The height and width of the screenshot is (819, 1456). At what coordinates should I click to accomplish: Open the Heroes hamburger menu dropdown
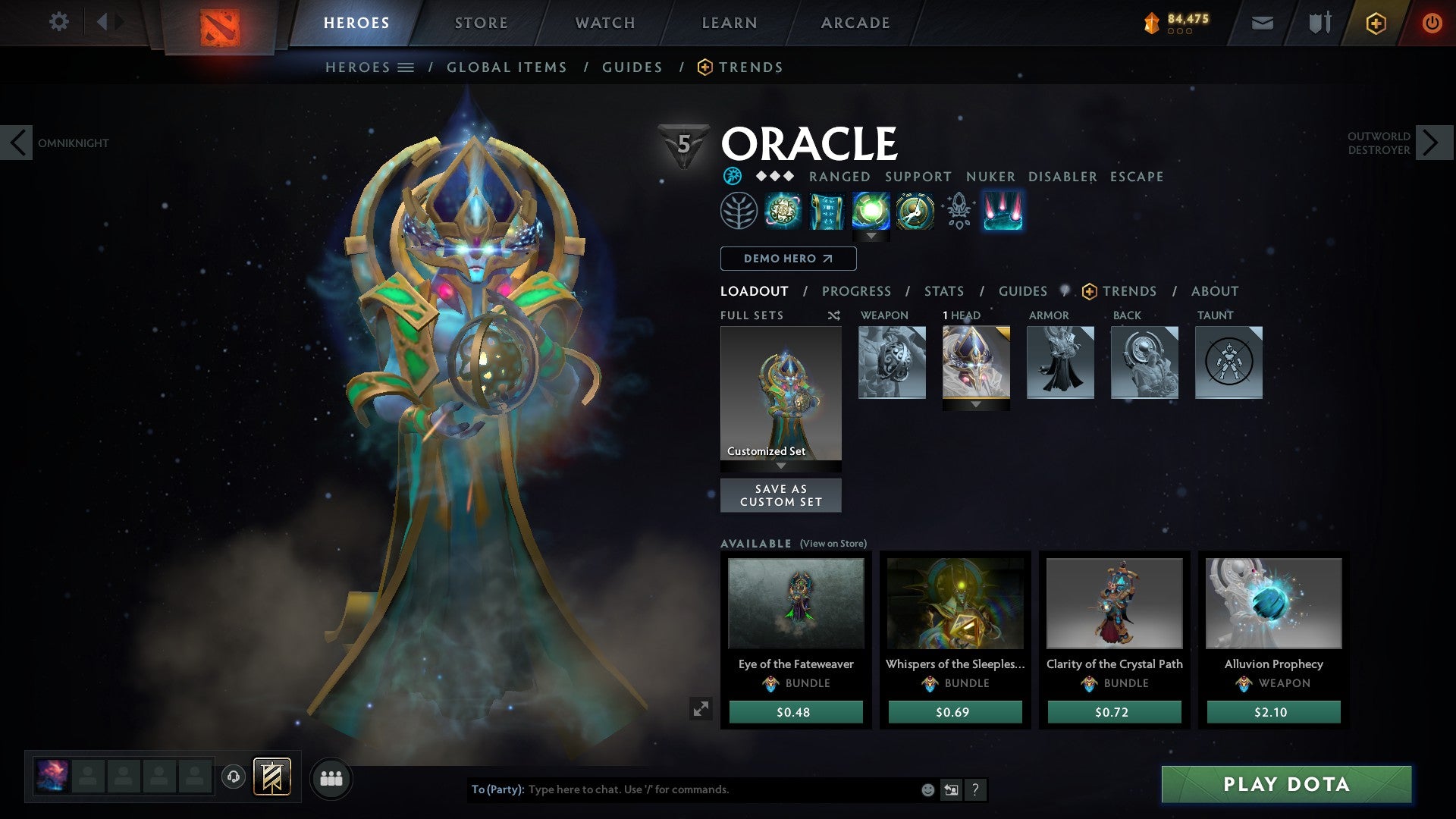point(406,67)
